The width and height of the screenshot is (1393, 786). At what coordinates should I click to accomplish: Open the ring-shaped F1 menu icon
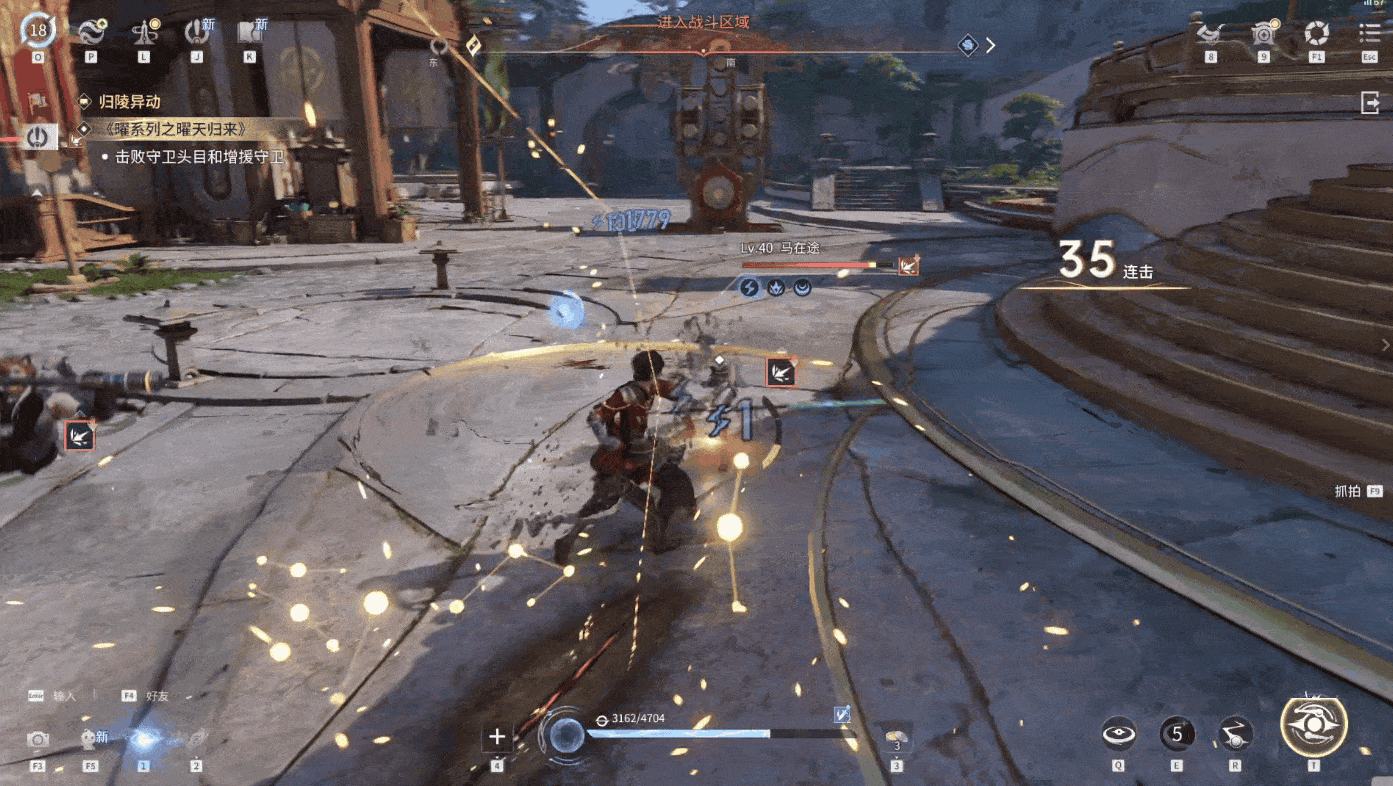(x=1317, y=34)
